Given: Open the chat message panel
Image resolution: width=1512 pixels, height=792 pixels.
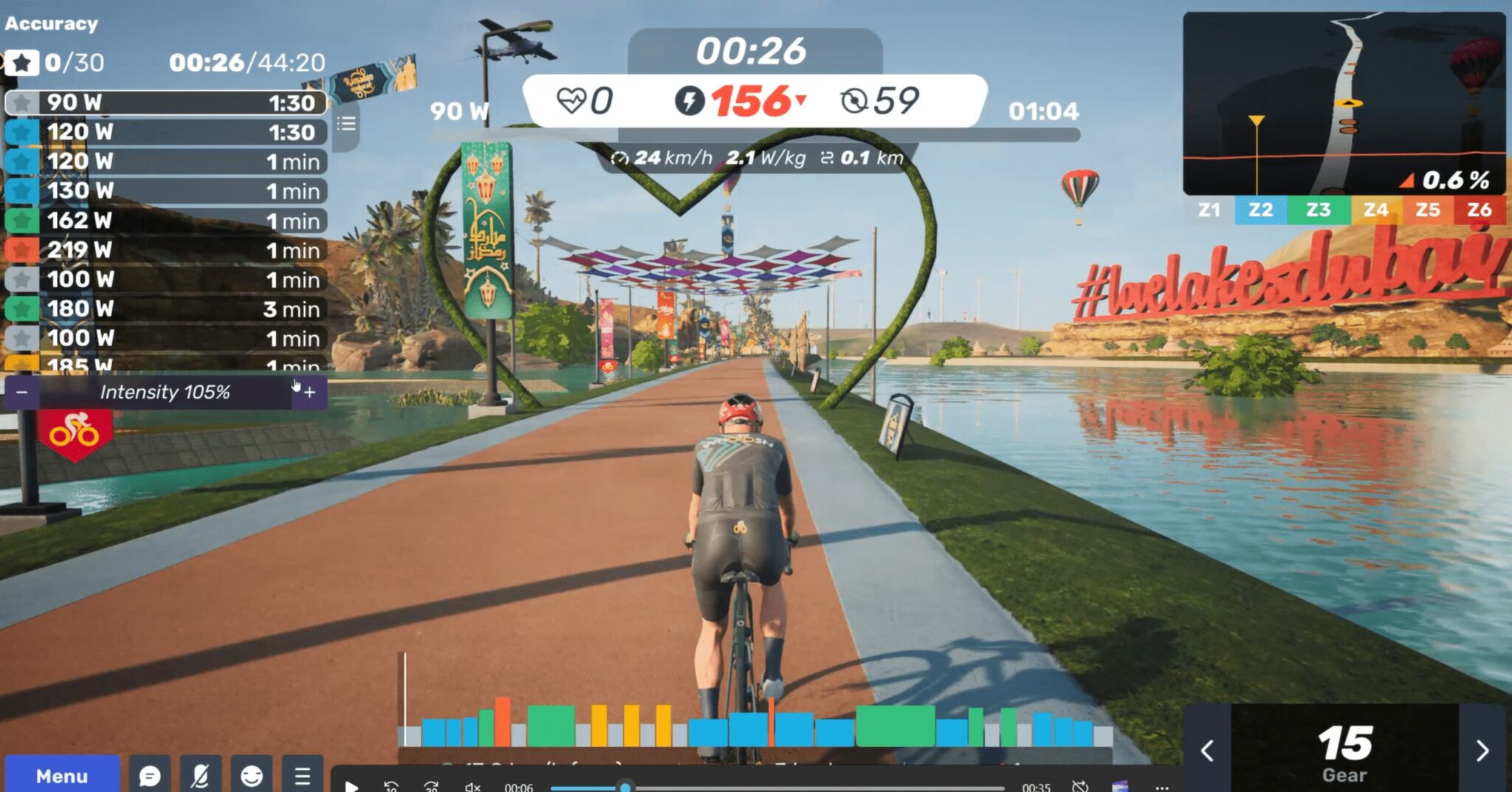Looking at the screenshot, I should click(151, 775).
